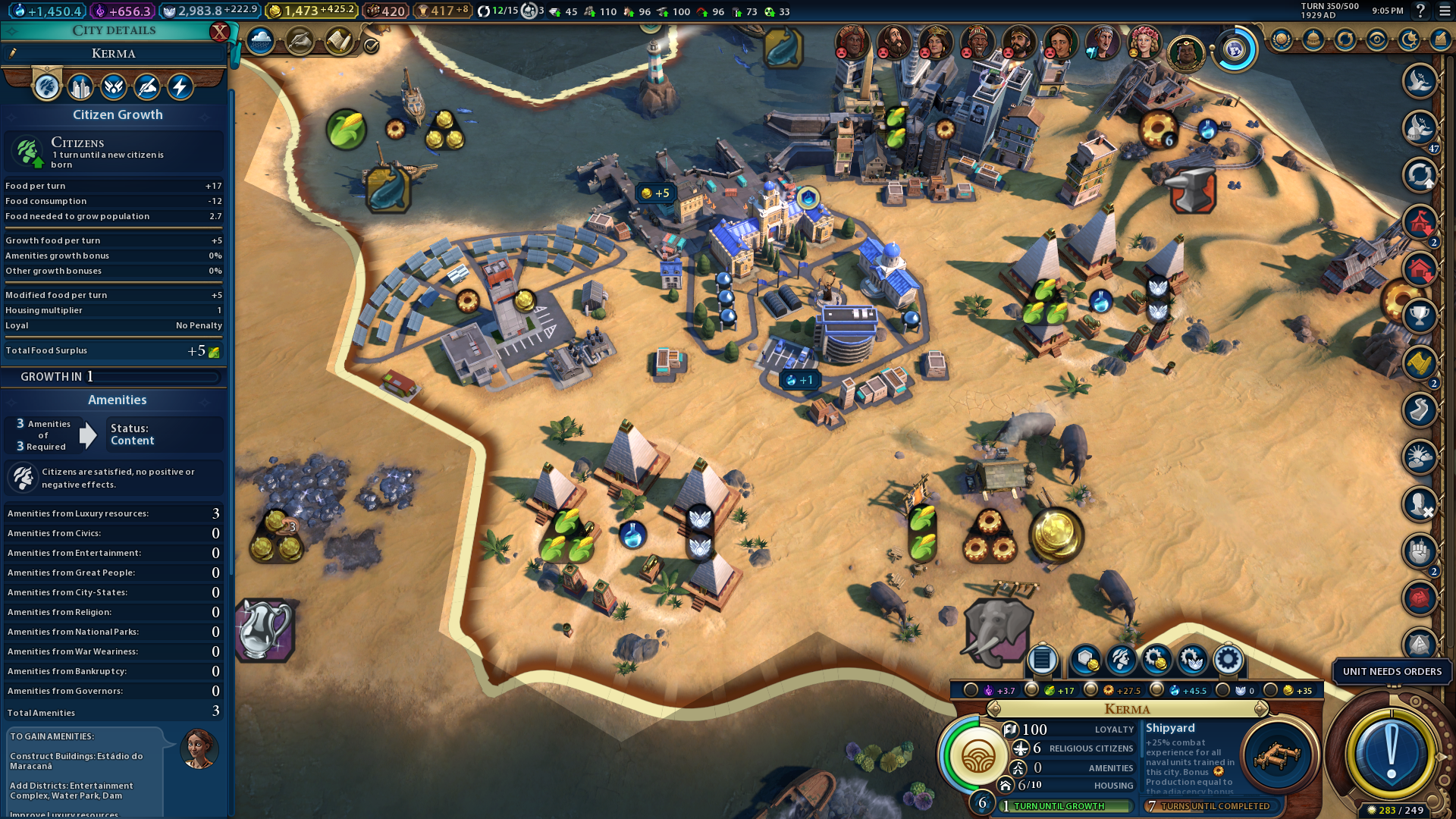
Task: Rename city with the pencil icon
Action: click(x=13, y=53)
